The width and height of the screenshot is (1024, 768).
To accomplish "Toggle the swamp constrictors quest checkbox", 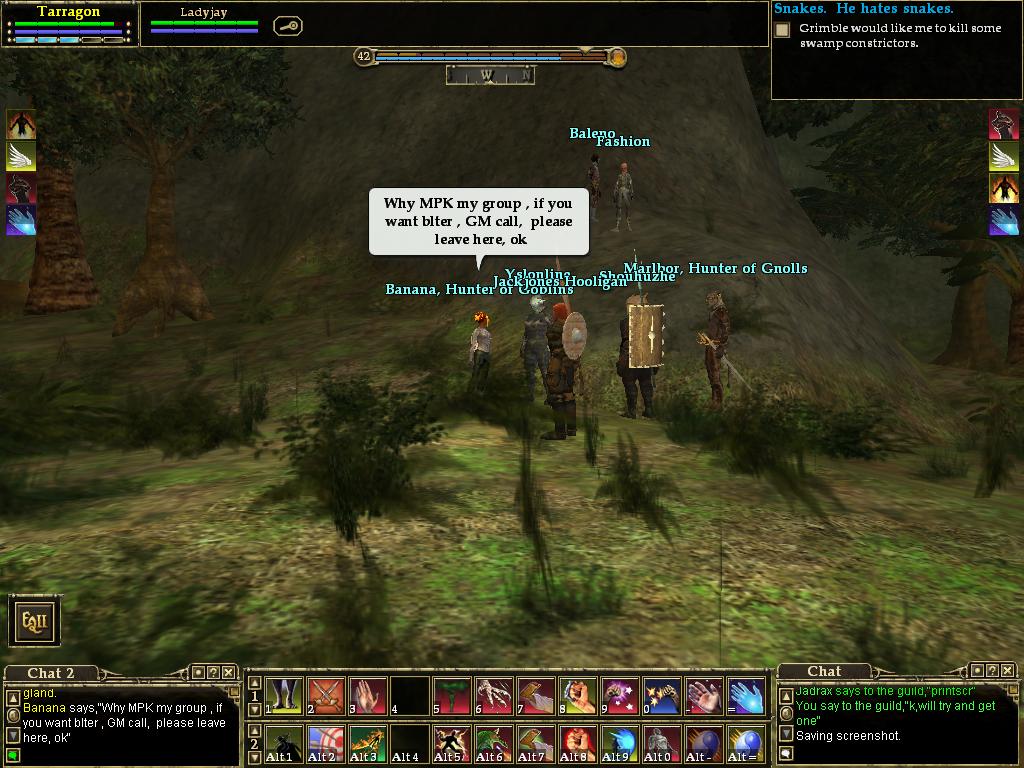I will (783, 30).
